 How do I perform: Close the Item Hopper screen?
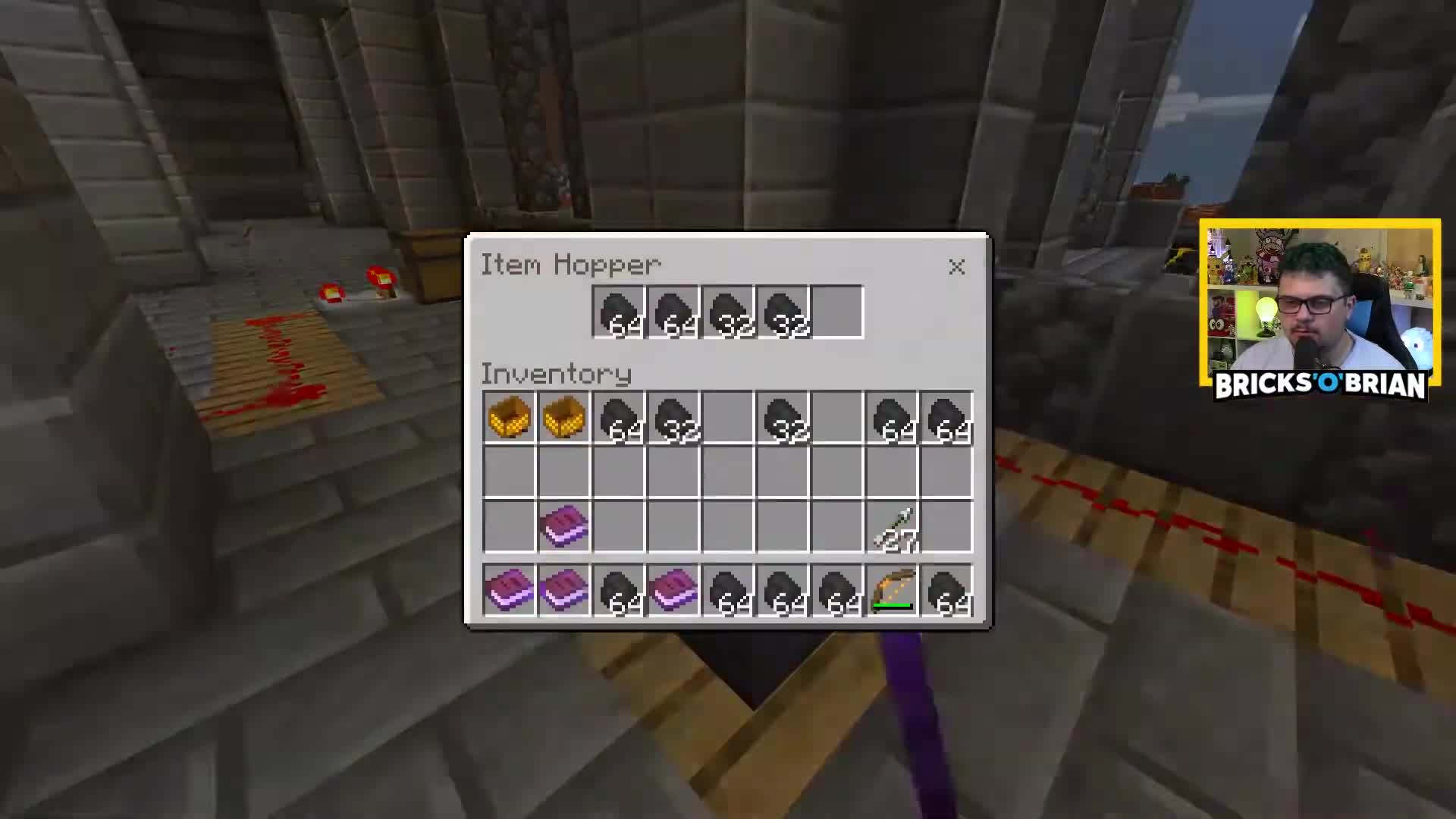tap(956, 267)
